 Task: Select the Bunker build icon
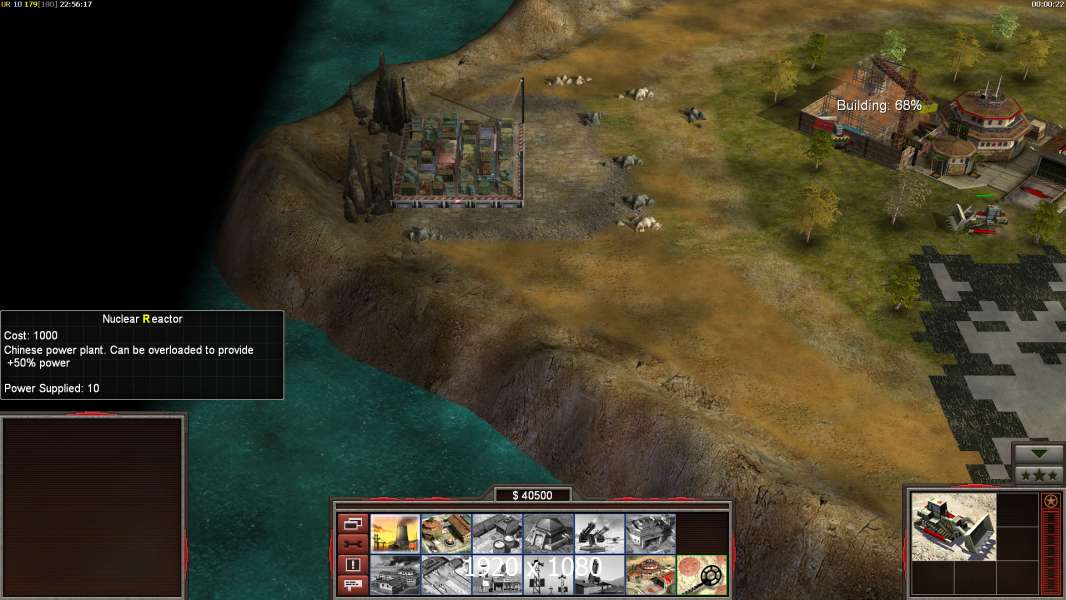(x=548, y=533)
